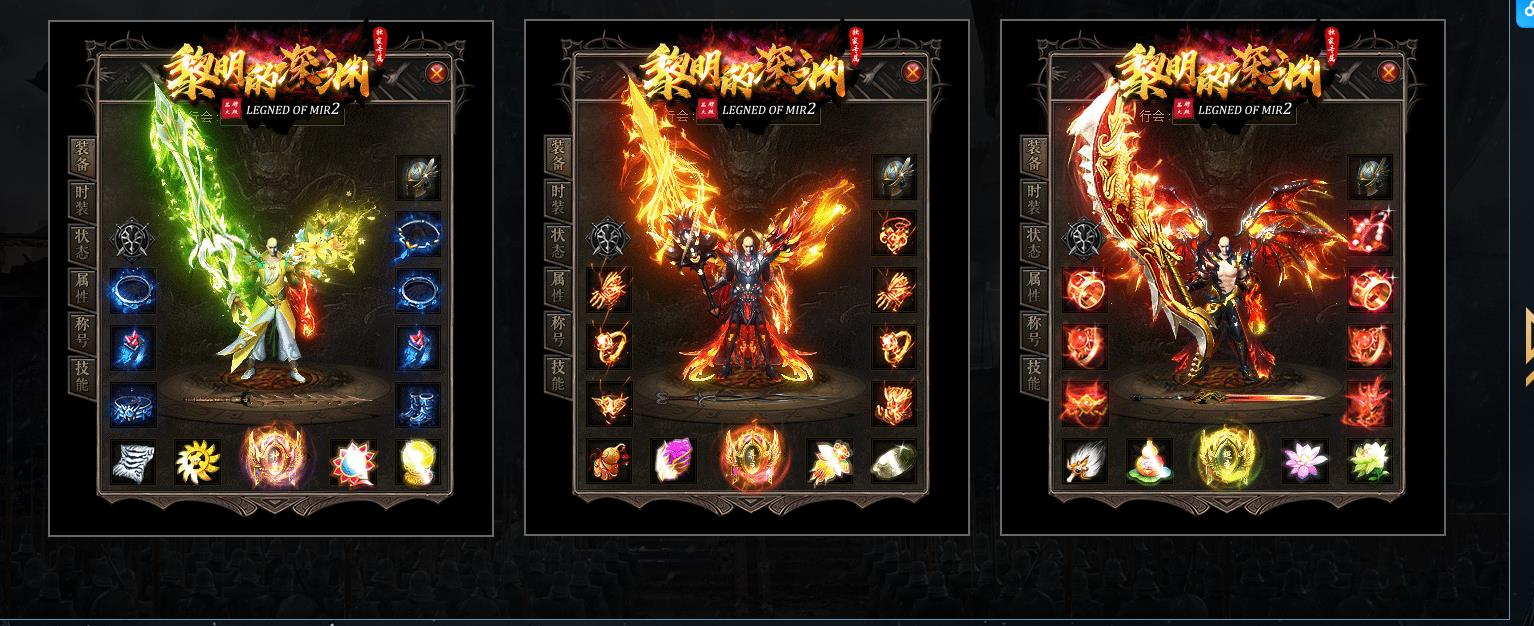
Task: Close the flame-staff character panel
Action: pos(912,72)
